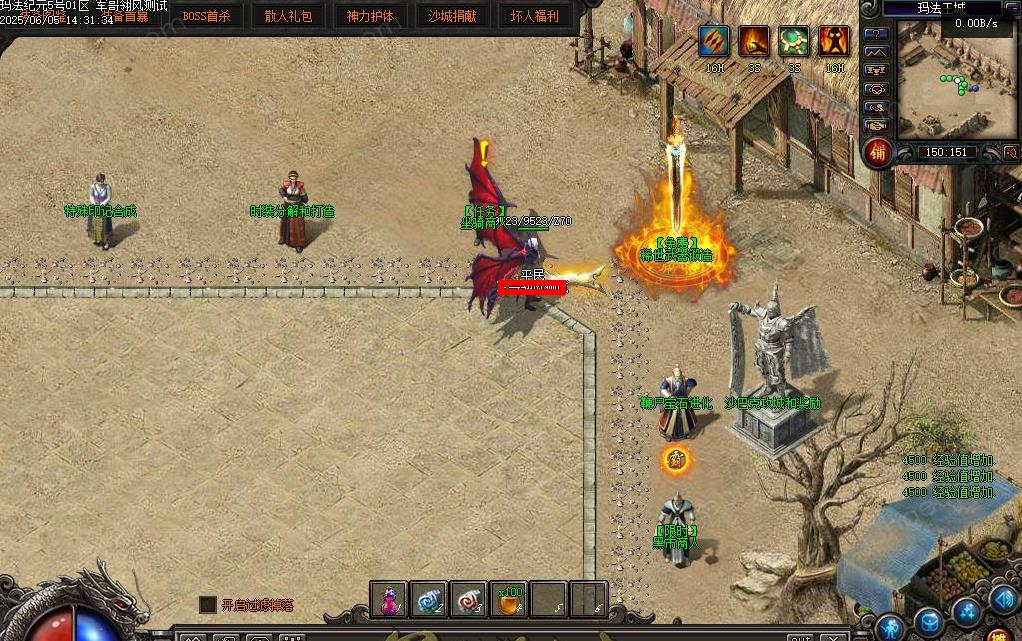Image resolution: width=1022 pixels, height=641 pixels.
Task: Open the 沙城捐献 donation menu
Action: click(452, 16)
